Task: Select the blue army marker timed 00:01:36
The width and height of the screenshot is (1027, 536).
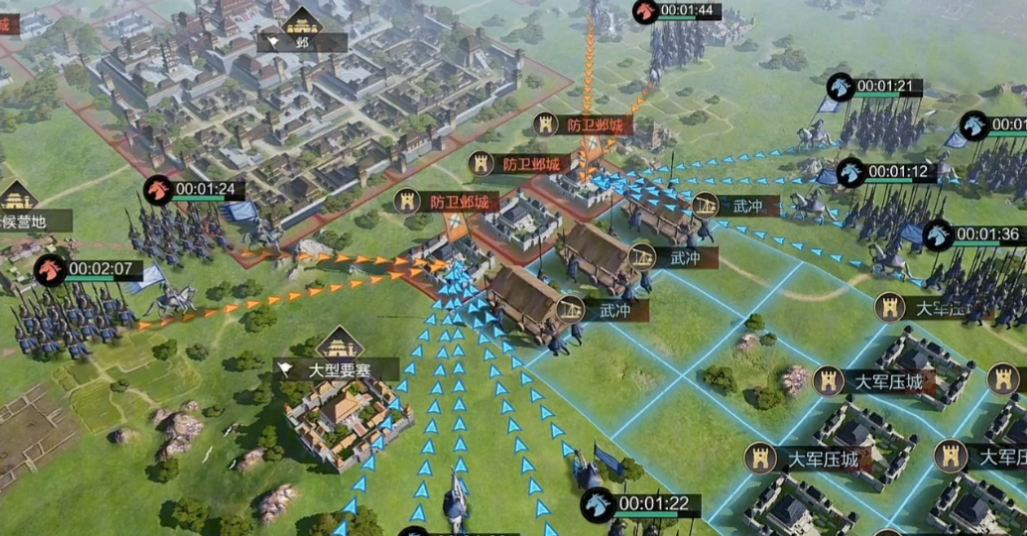Action: pos(938,235)
